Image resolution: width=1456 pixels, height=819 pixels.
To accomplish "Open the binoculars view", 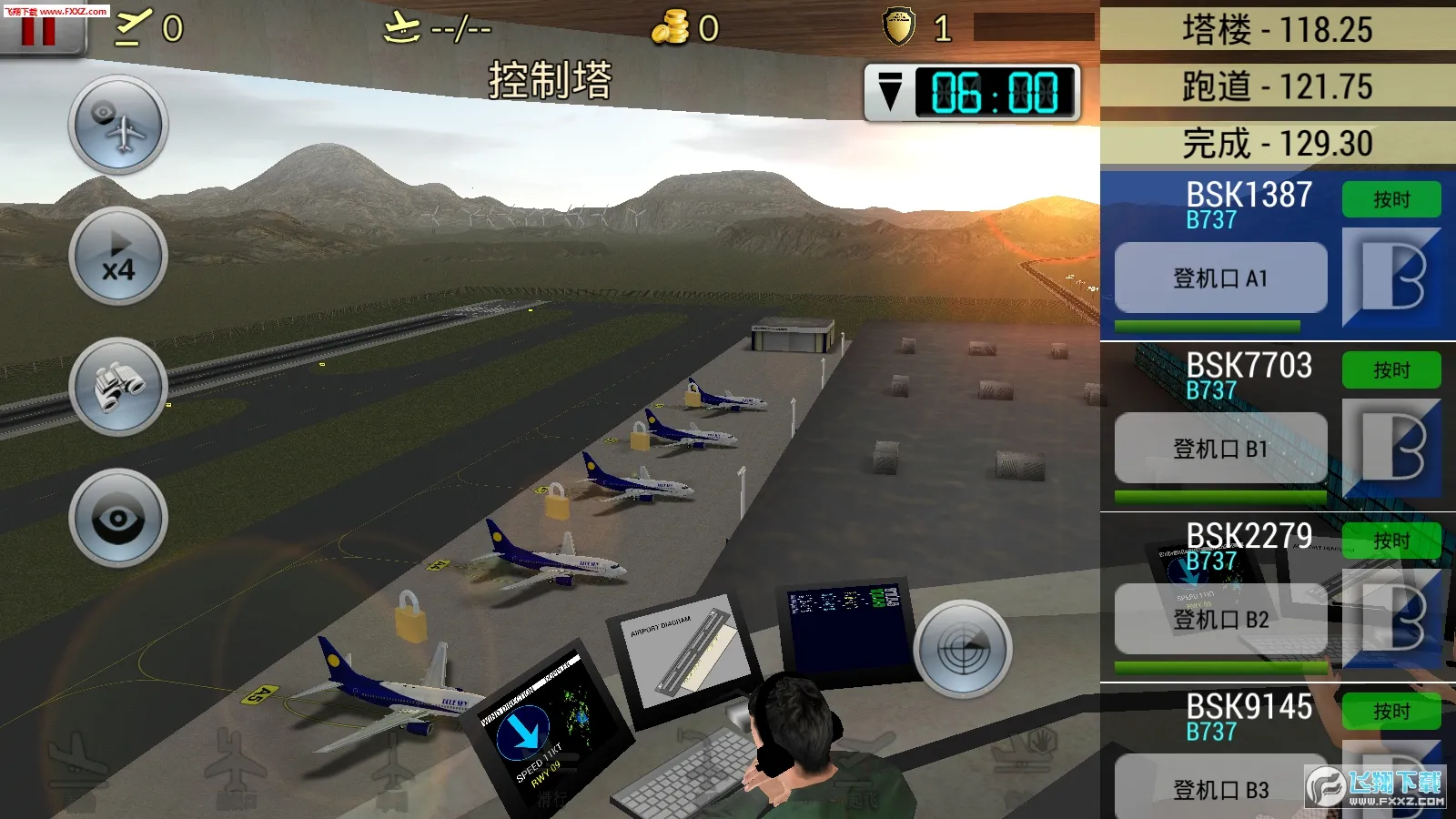I will pyautogui.click(x=118, y=387).
